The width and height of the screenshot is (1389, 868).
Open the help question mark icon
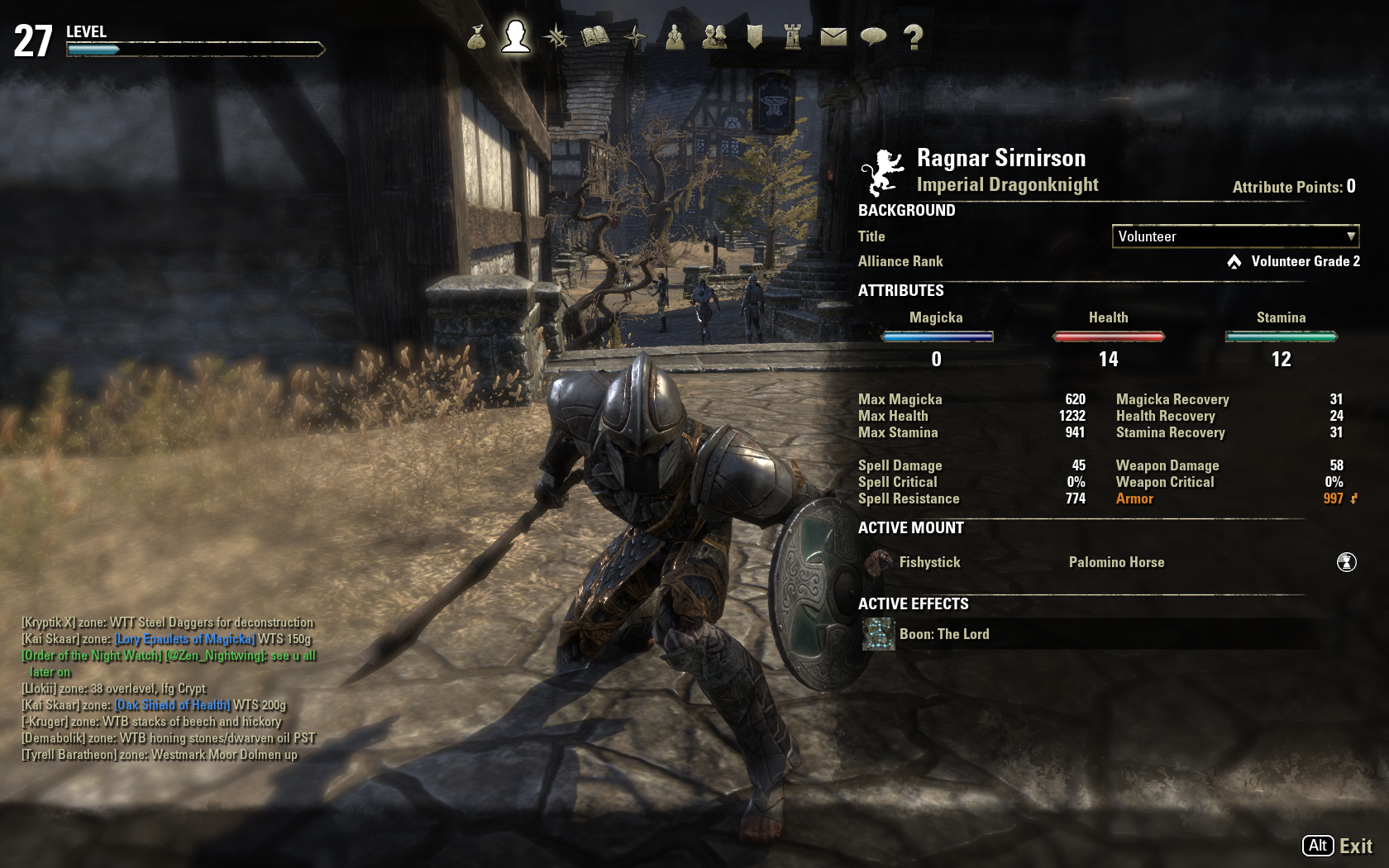(x=913, y=37)
